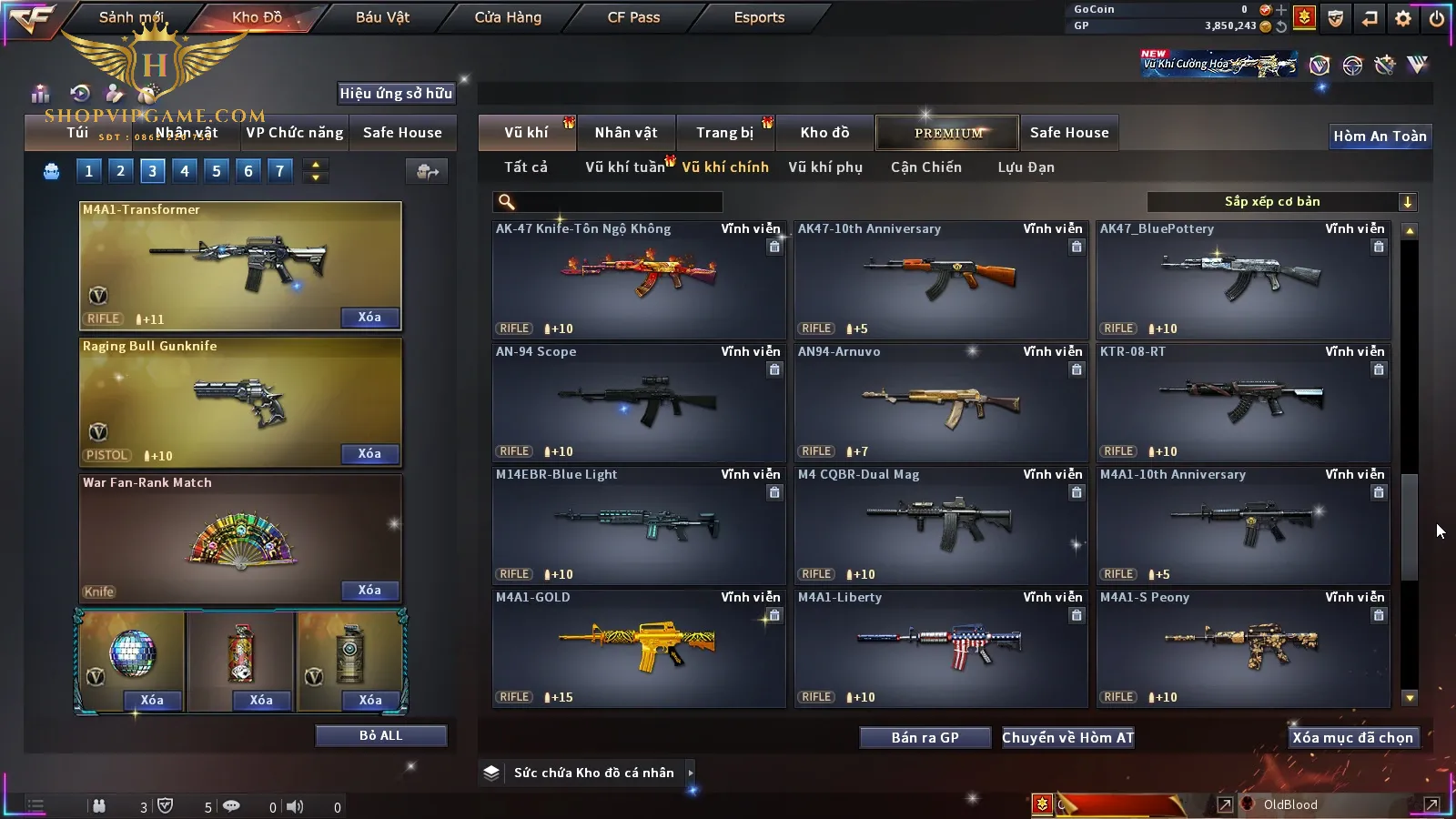Click Chuyển về Hòm AT button

pos(1067,738)
